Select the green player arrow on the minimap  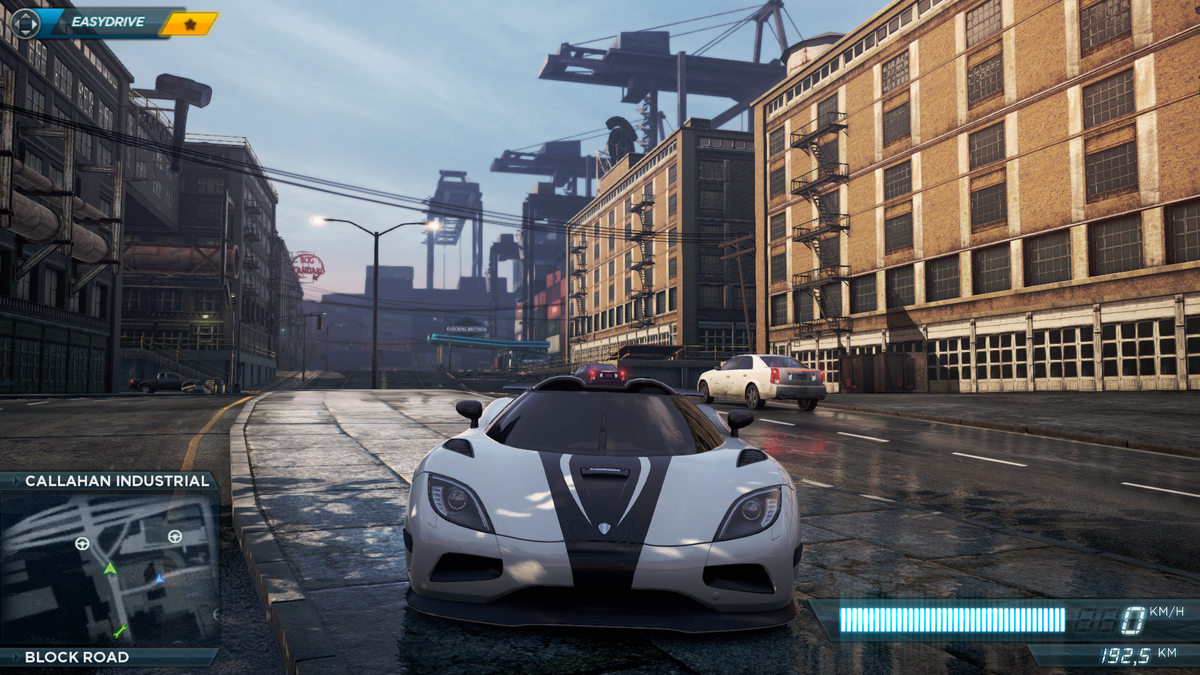pyautogui.click(x=110, y=568)
